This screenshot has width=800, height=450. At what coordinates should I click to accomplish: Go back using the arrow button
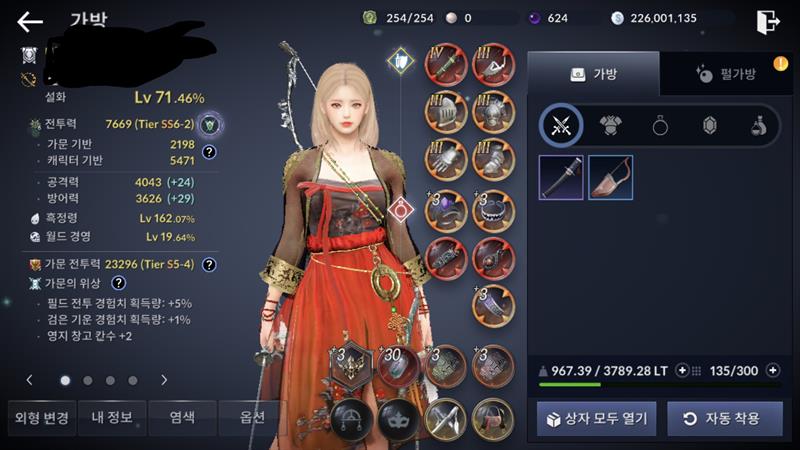[x=30, y=21]
